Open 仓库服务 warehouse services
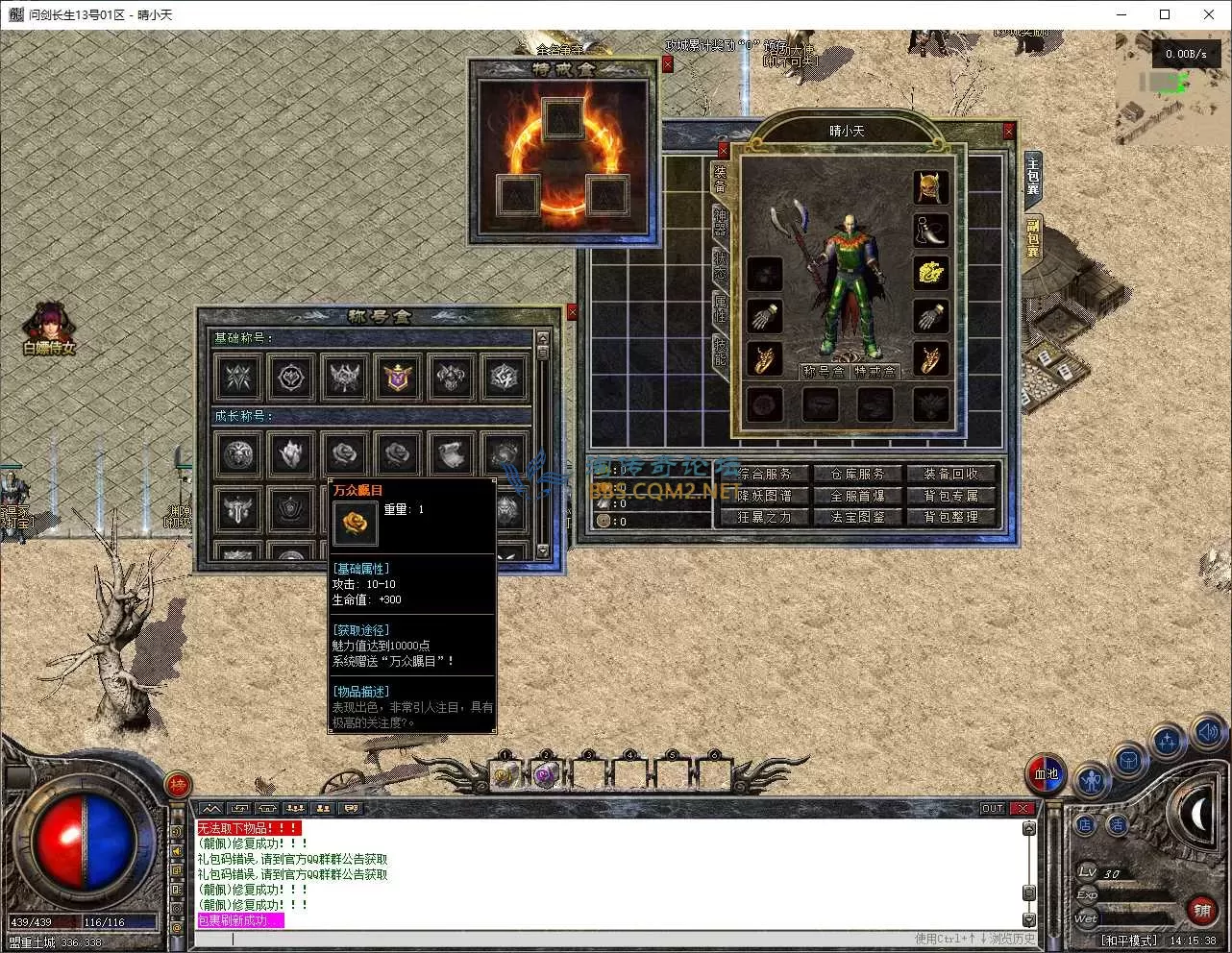The image size is (1232, 953). (857, 474)
